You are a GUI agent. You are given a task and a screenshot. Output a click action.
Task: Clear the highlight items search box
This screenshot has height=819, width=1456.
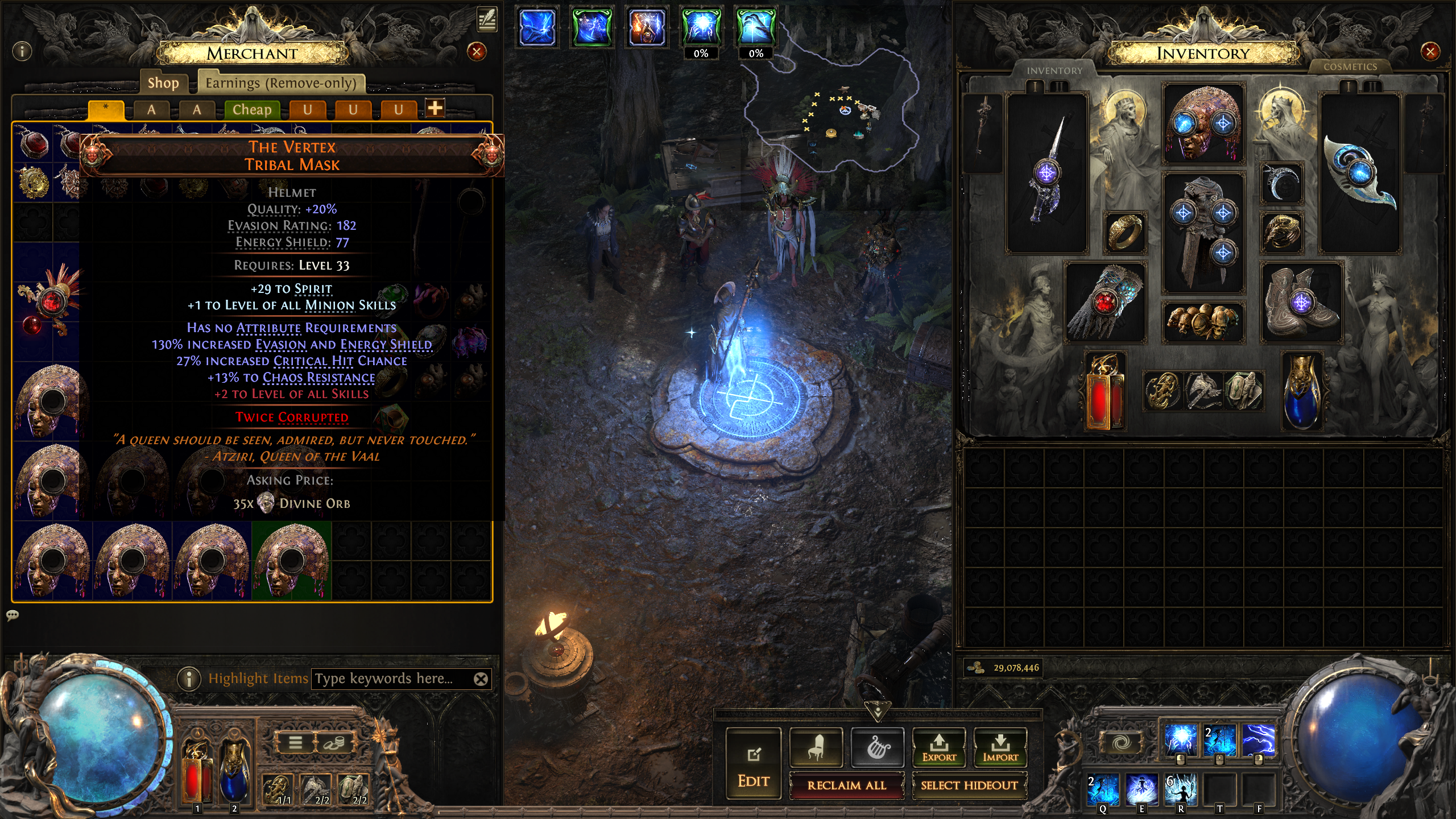click(x=481, y=679)
